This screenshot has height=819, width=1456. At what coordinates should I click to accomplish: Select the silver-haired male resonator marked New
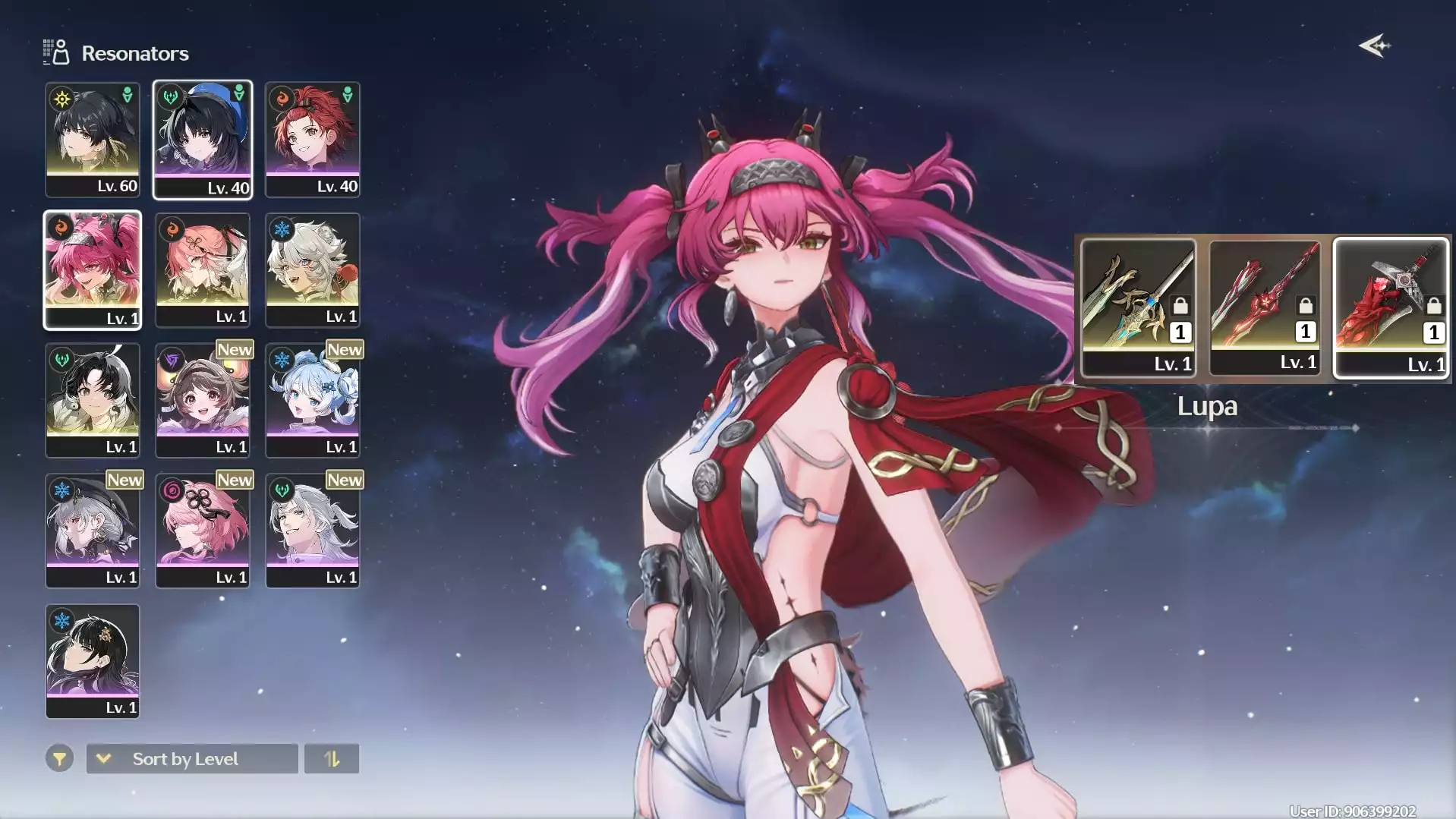[313, 531]
